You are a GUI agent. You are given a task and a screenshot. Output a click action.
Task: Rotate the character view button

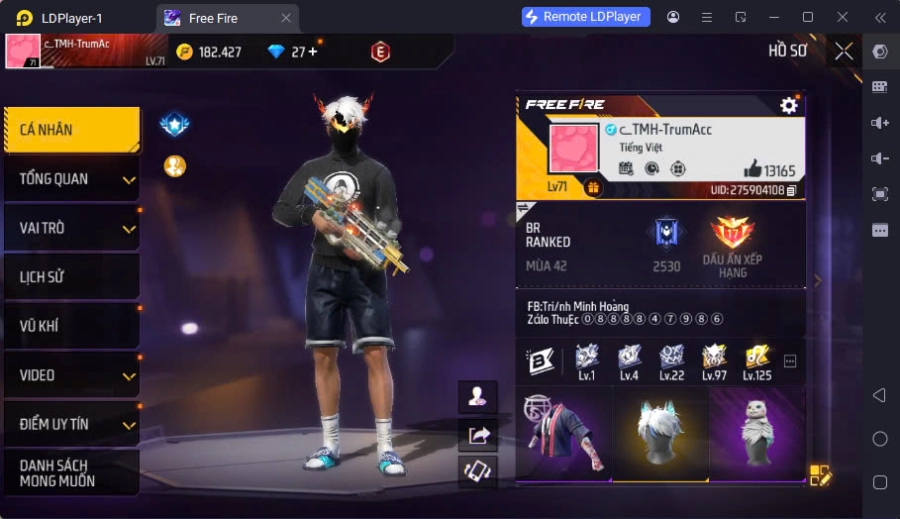pos(477,471)
